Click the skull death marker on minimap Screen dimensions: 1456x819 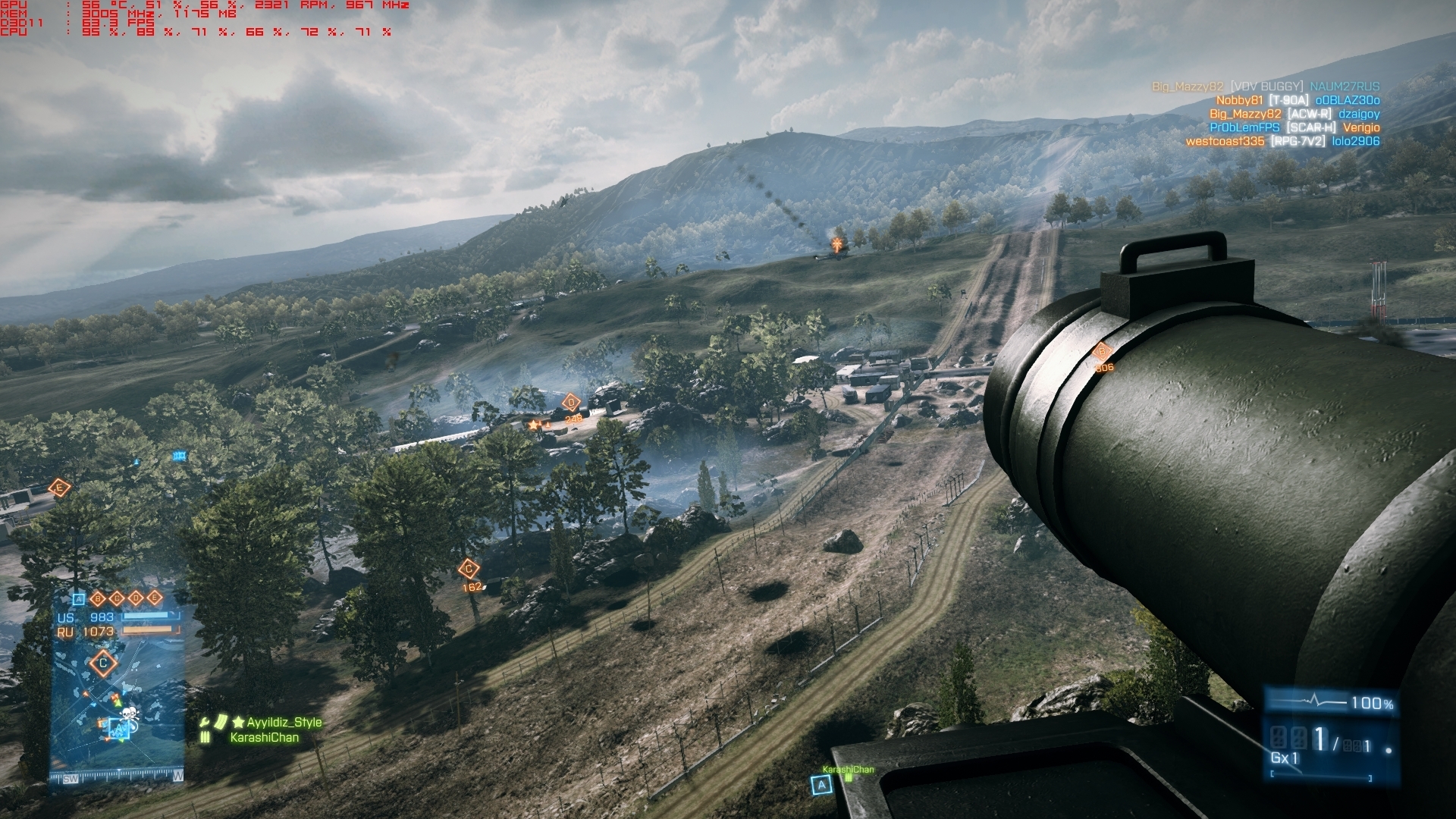(x=130, y=714)
